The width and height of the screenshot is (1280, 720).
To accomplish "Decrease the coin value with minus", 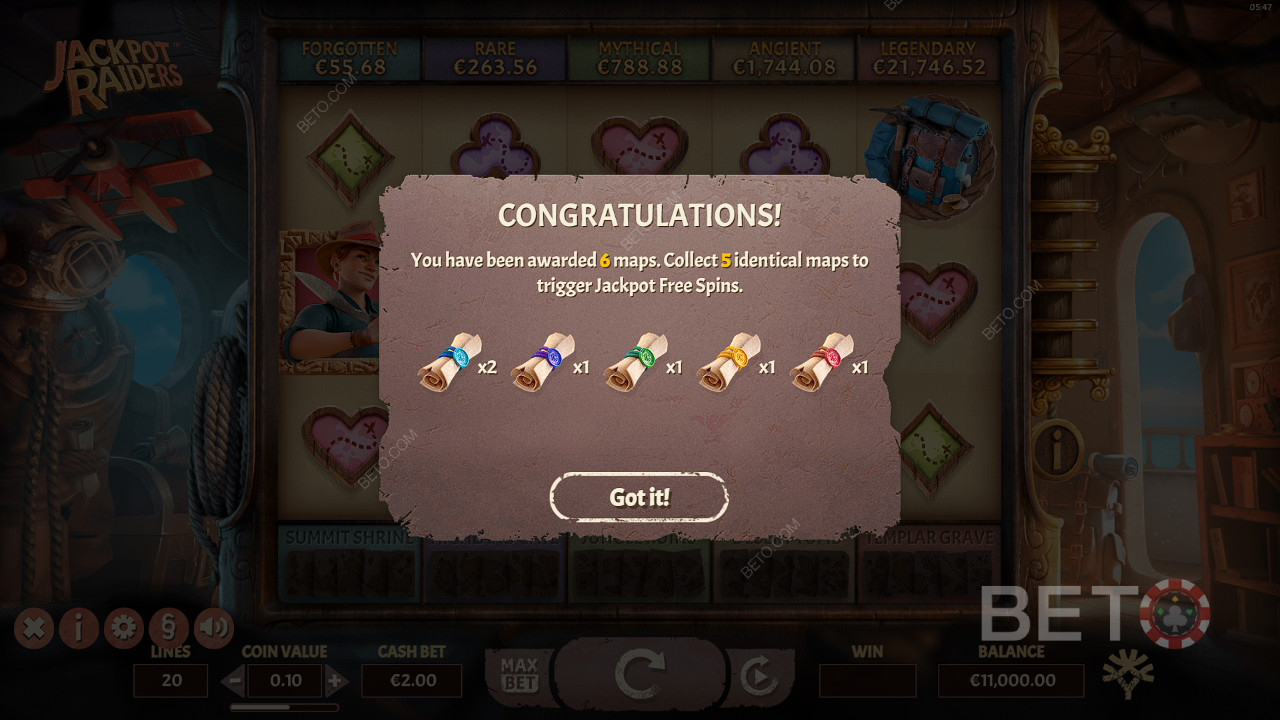I will point(233,682).
